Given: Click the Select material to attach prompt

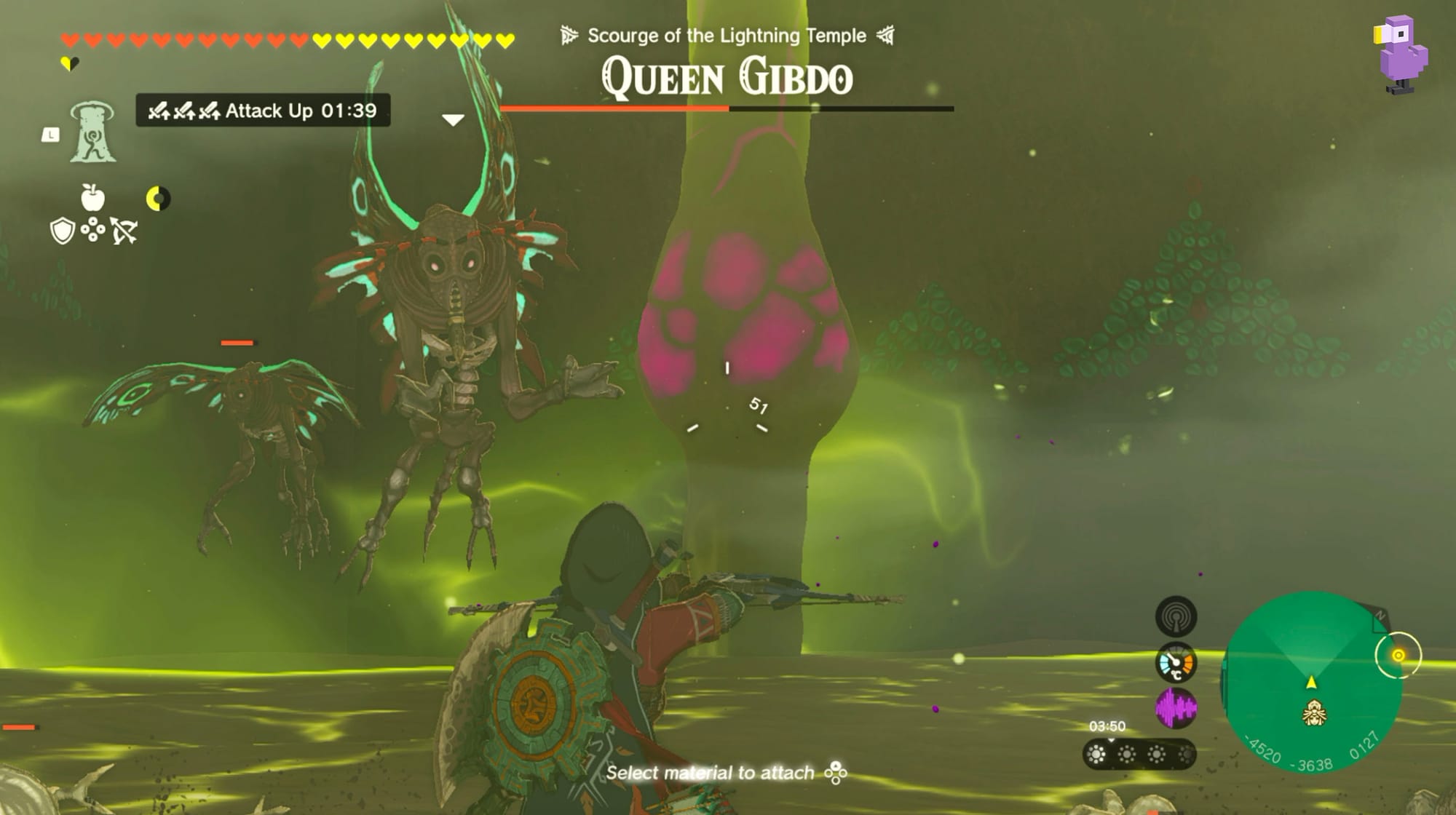Looking at the screenshot, I should click(x=728, y=773).
